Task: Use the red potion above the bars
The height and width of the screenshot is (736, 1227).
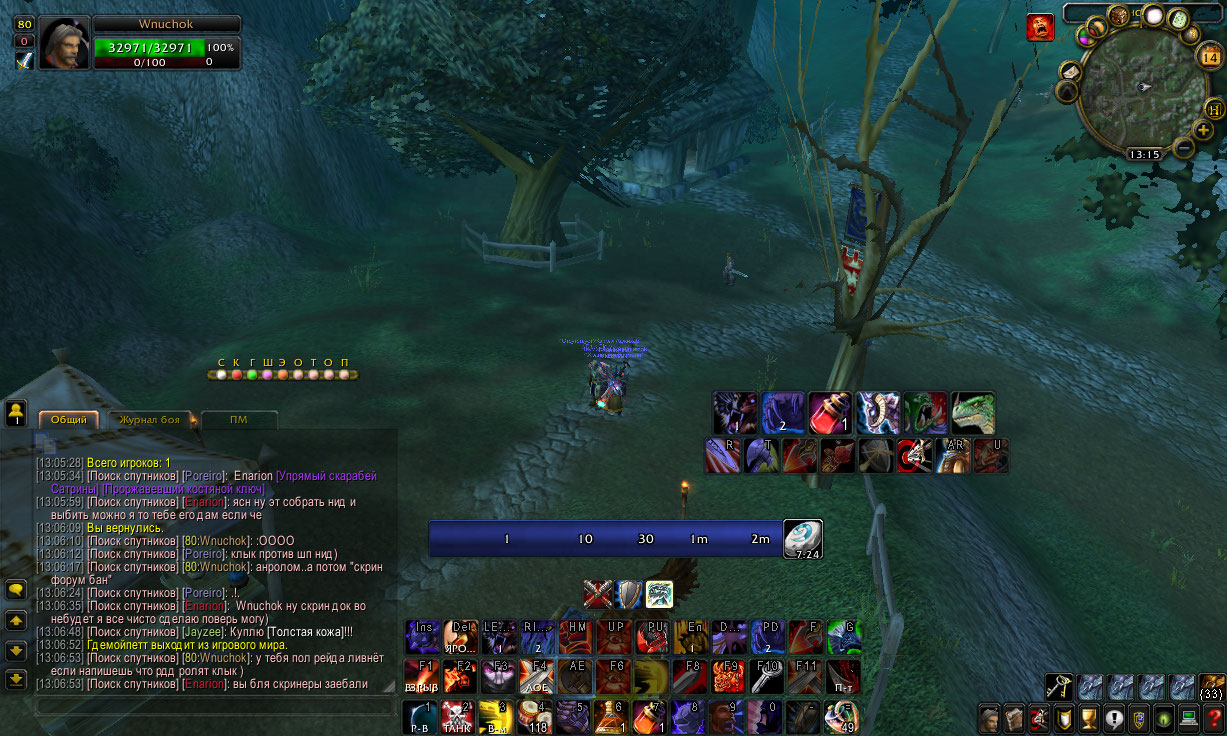Action: tap(830, 412)
